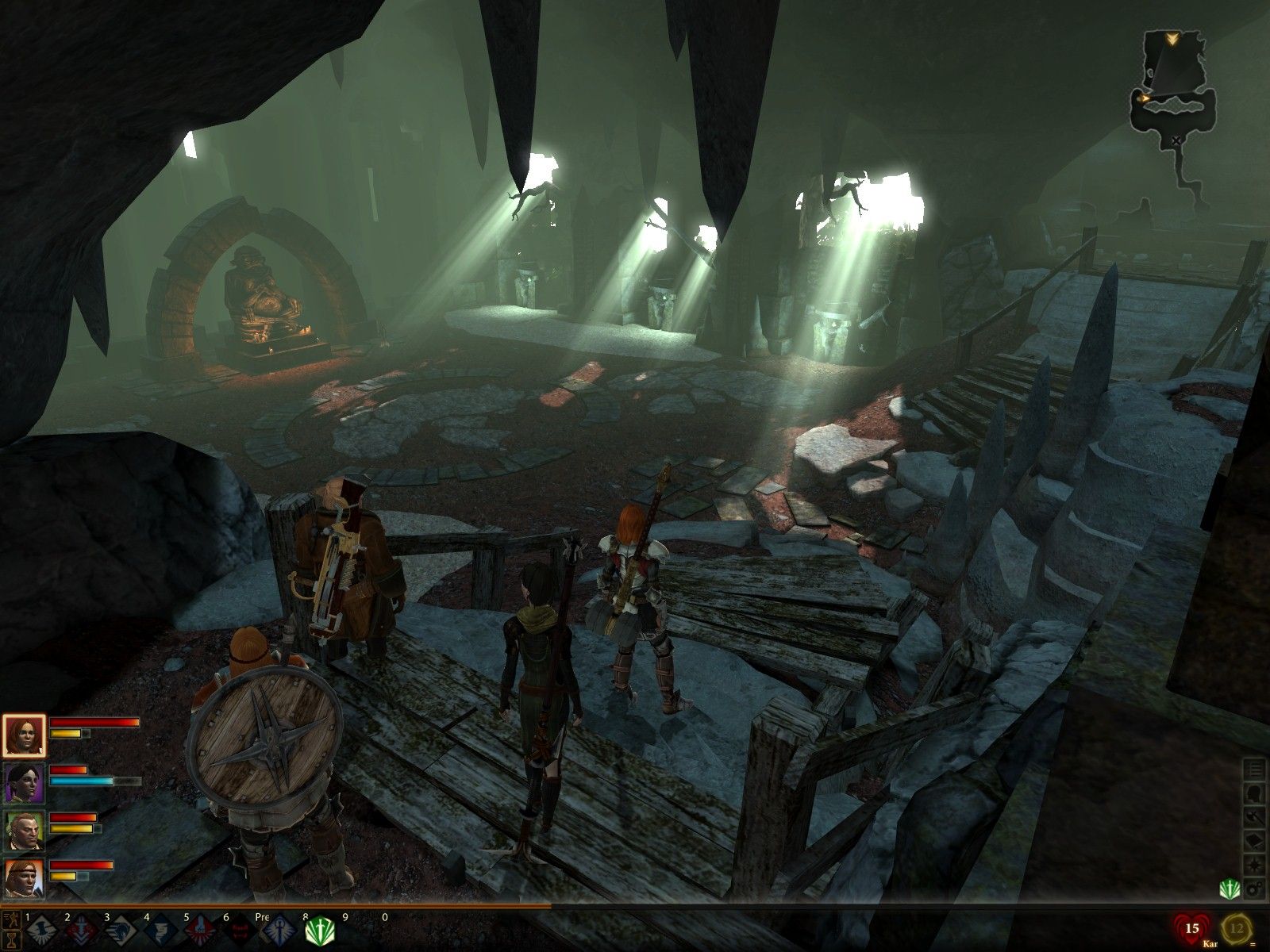Open the axe icon inventory menu

1256,816
